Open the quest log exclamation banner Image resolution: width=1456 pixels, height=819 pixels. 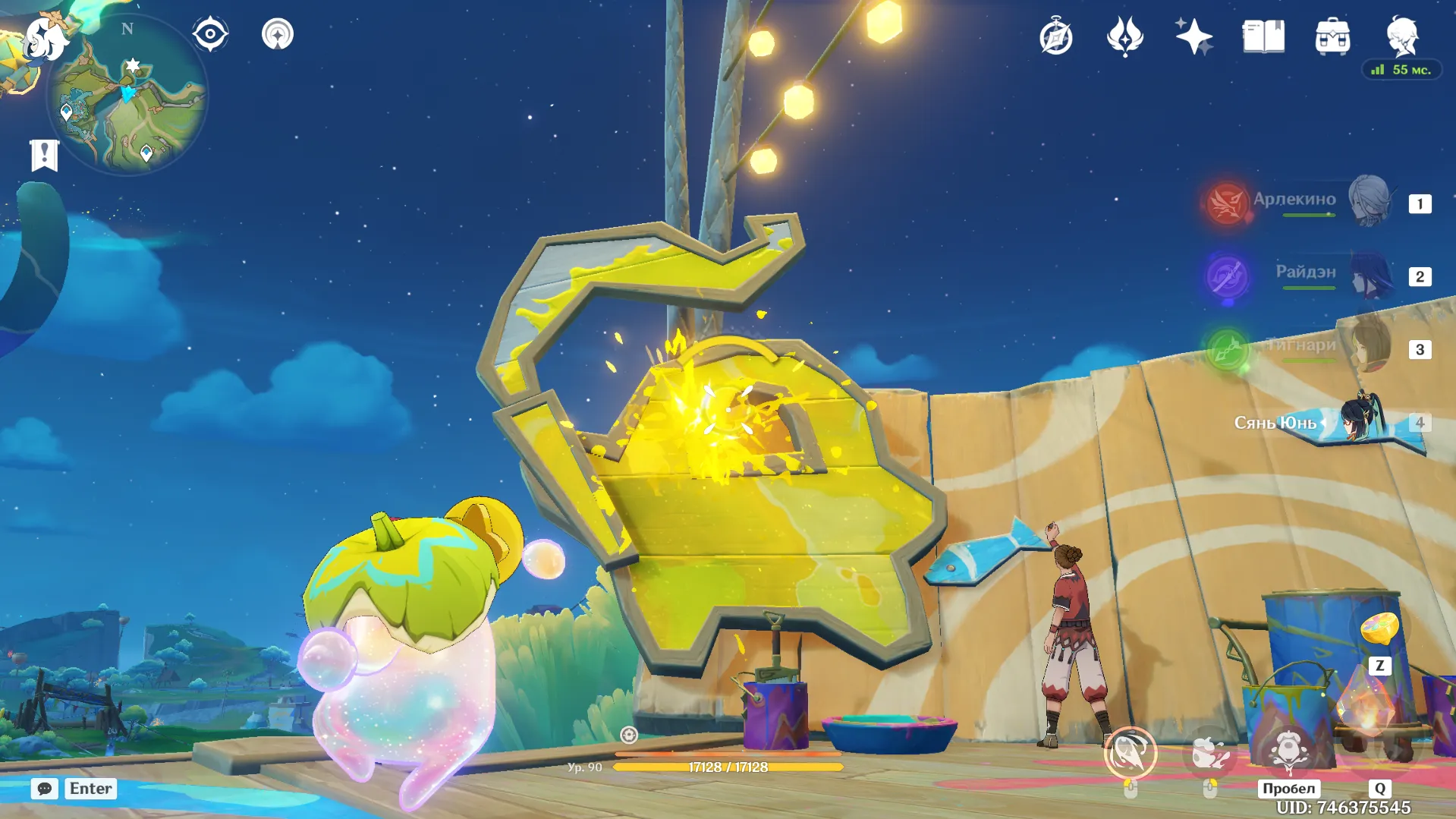click(x=44, y=156)
